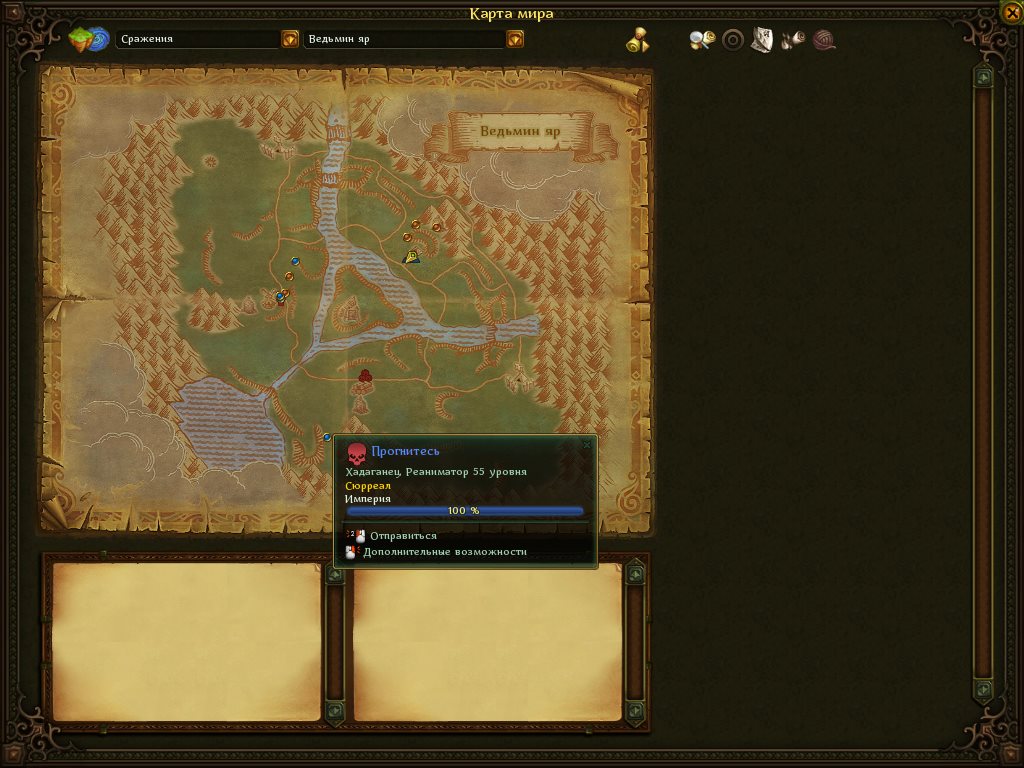Click the parchment page icon
The height and width of the screenshot is (768, 1024).
click(762, 40)
